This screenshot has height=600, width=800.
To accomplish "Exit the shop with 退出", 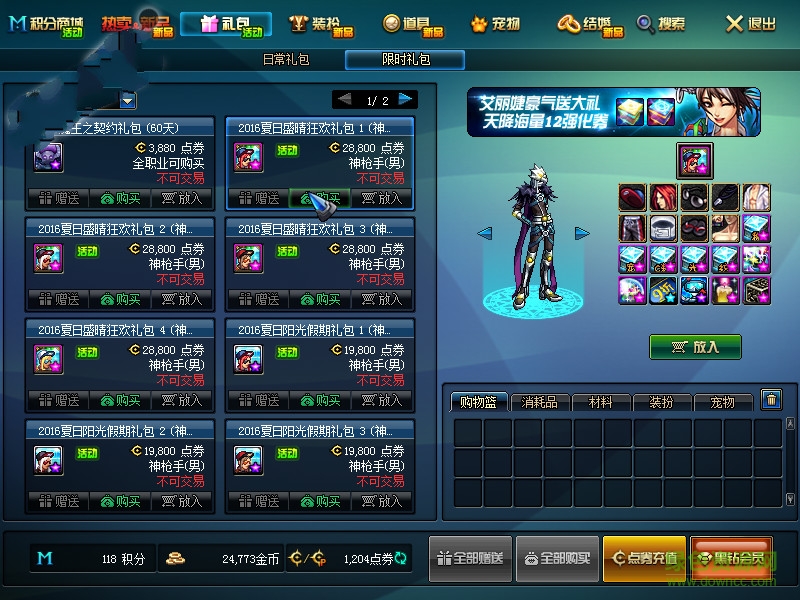I will tap(751, 24).
